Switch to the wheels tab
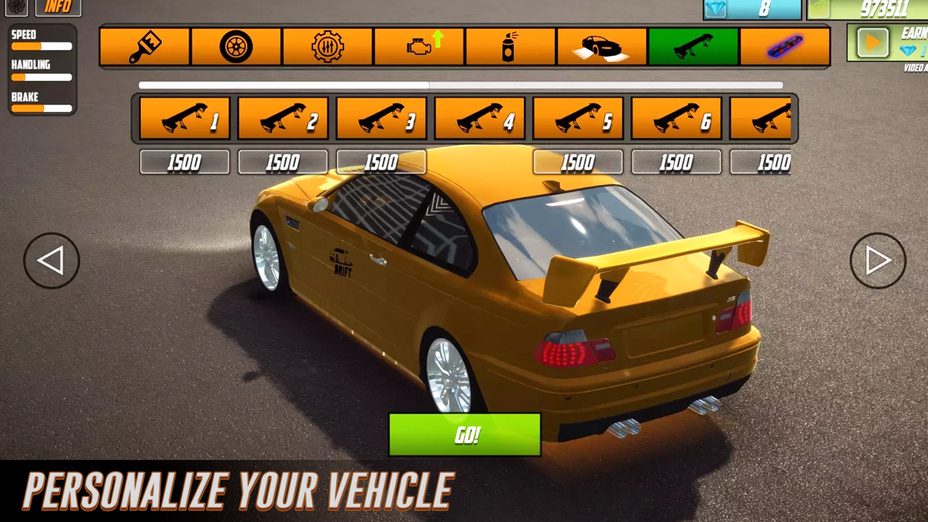The width and height of the screenshot is (928, 522). (x=236, y=47)
